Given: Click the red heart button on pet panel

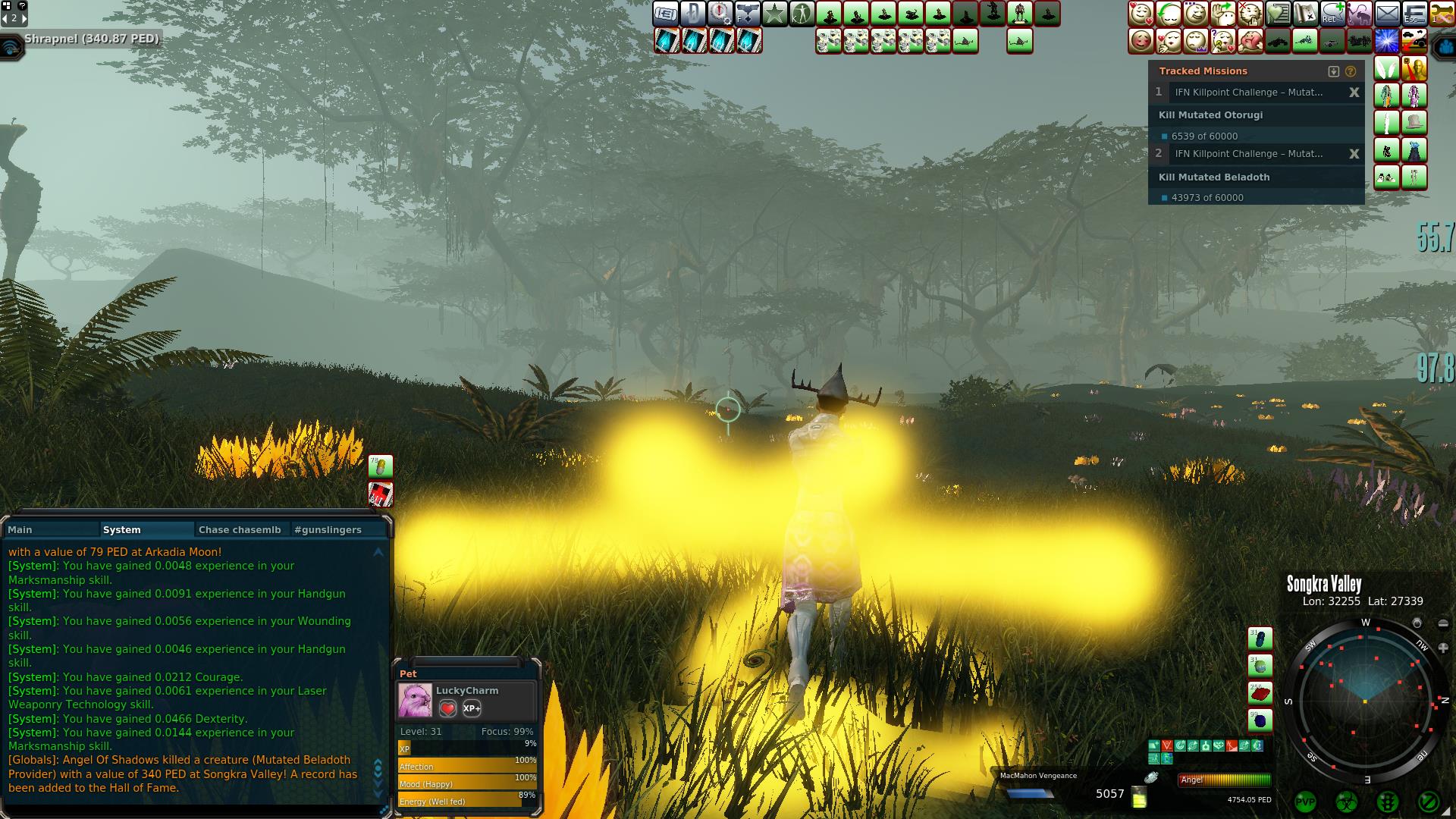Looking at the screenshot, I should (x=448, y=708).
